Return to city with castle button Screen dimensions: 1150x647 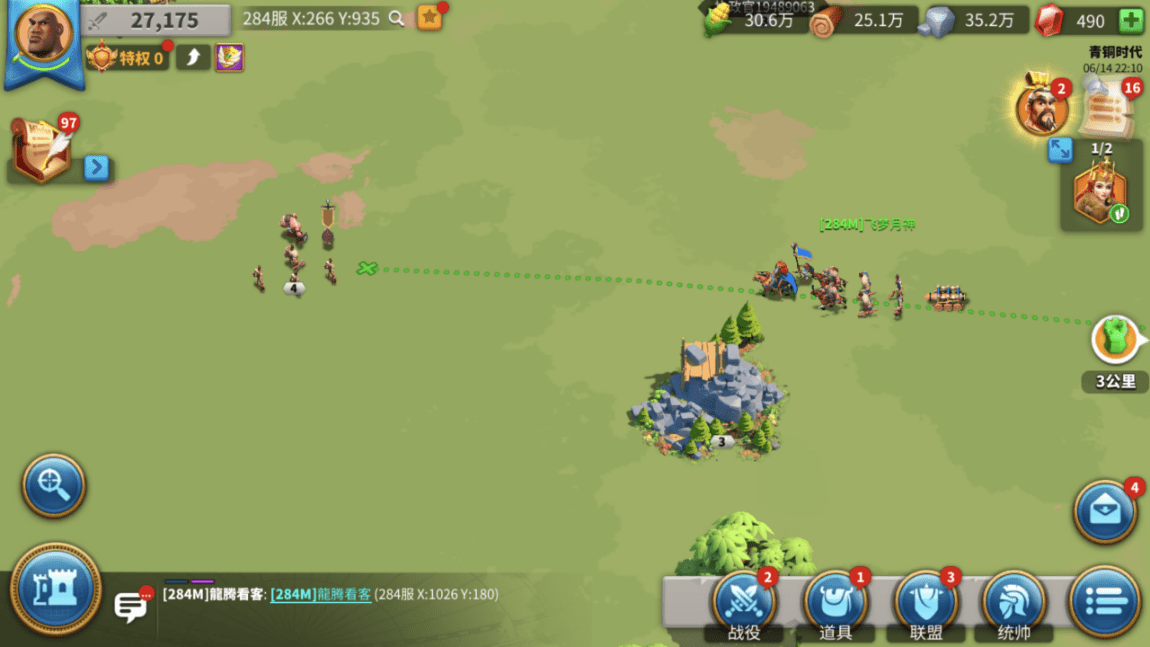click(x=55, y=589)
